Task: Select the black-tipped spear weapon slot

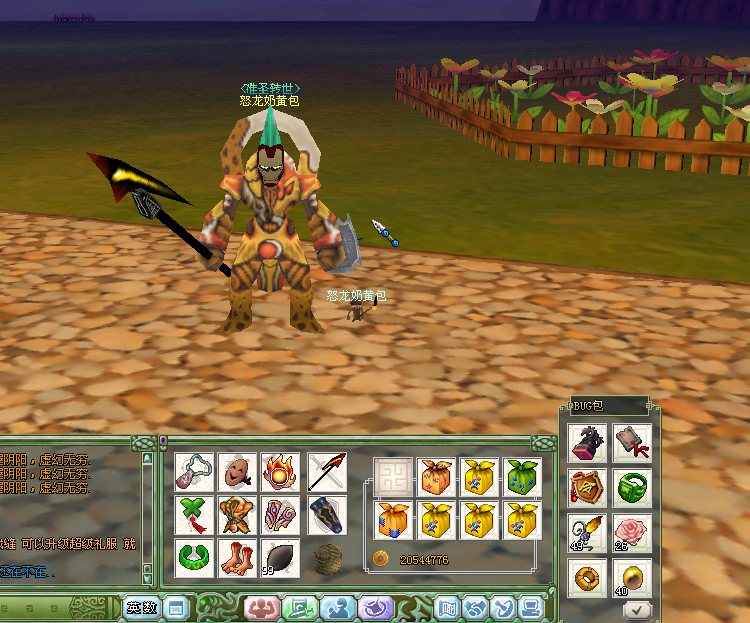Action: click(327, 470)
